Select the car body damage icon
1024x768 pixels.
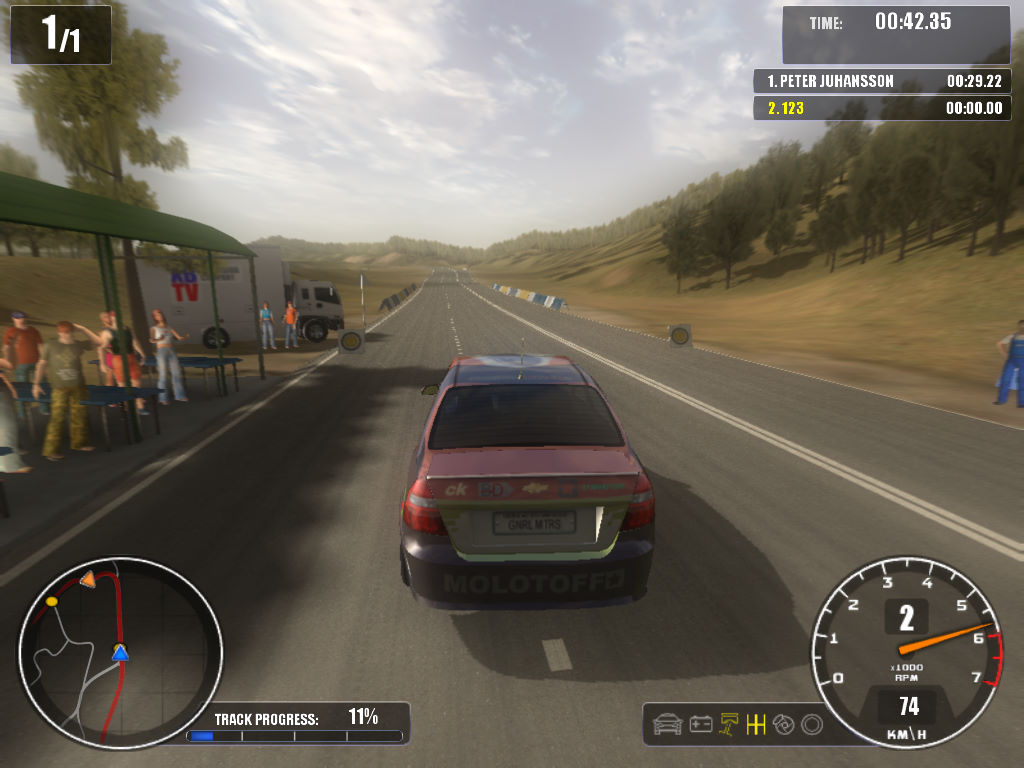(667, 724)
